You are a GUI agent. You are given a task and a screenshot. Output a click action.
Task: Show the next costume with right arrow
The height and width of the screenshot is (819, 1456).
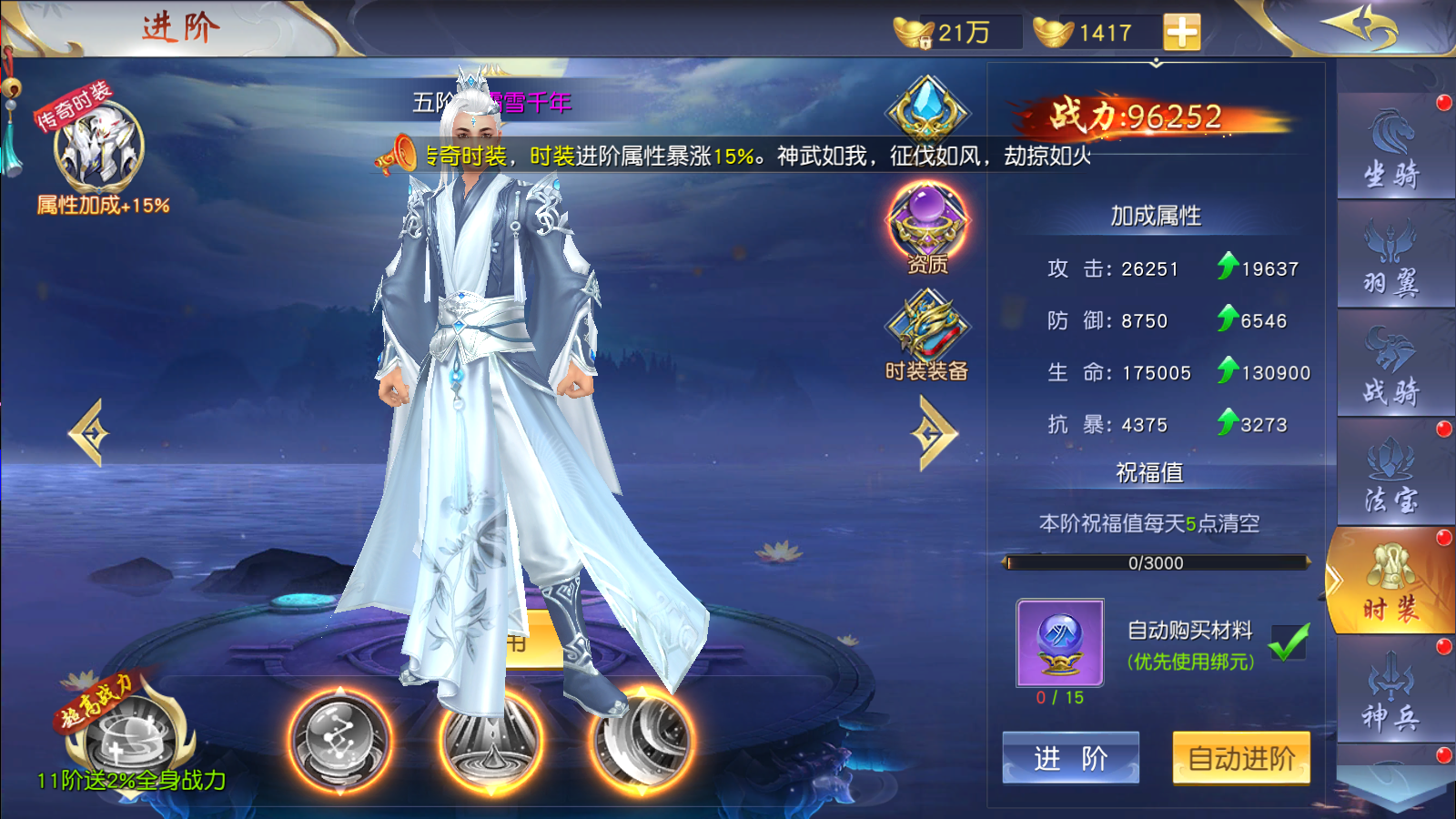[x=934, y=434]
